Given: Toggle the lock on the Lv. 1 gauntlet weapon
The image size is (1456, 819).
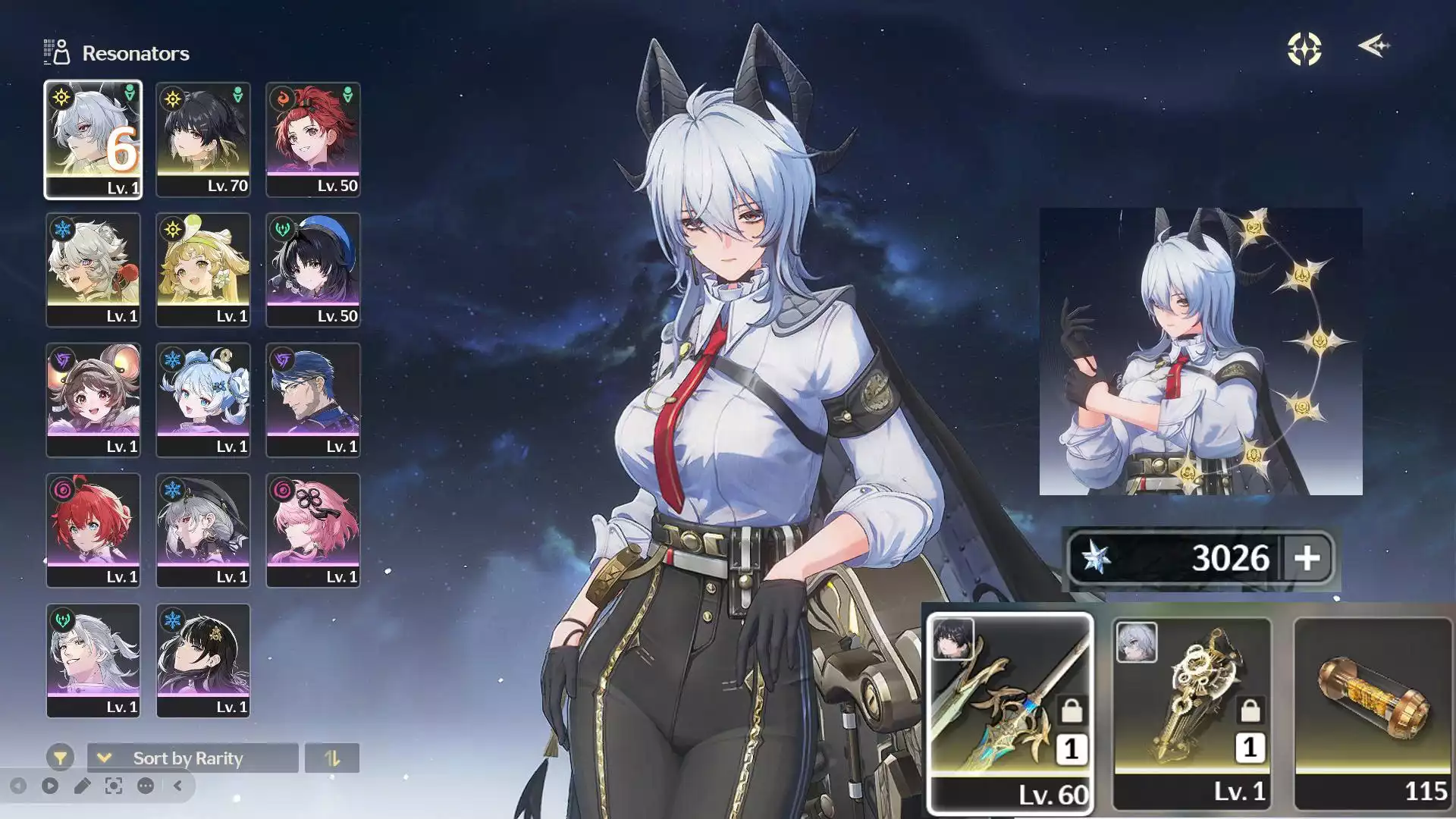Looking at the screenshot, I should (1249, 711).
